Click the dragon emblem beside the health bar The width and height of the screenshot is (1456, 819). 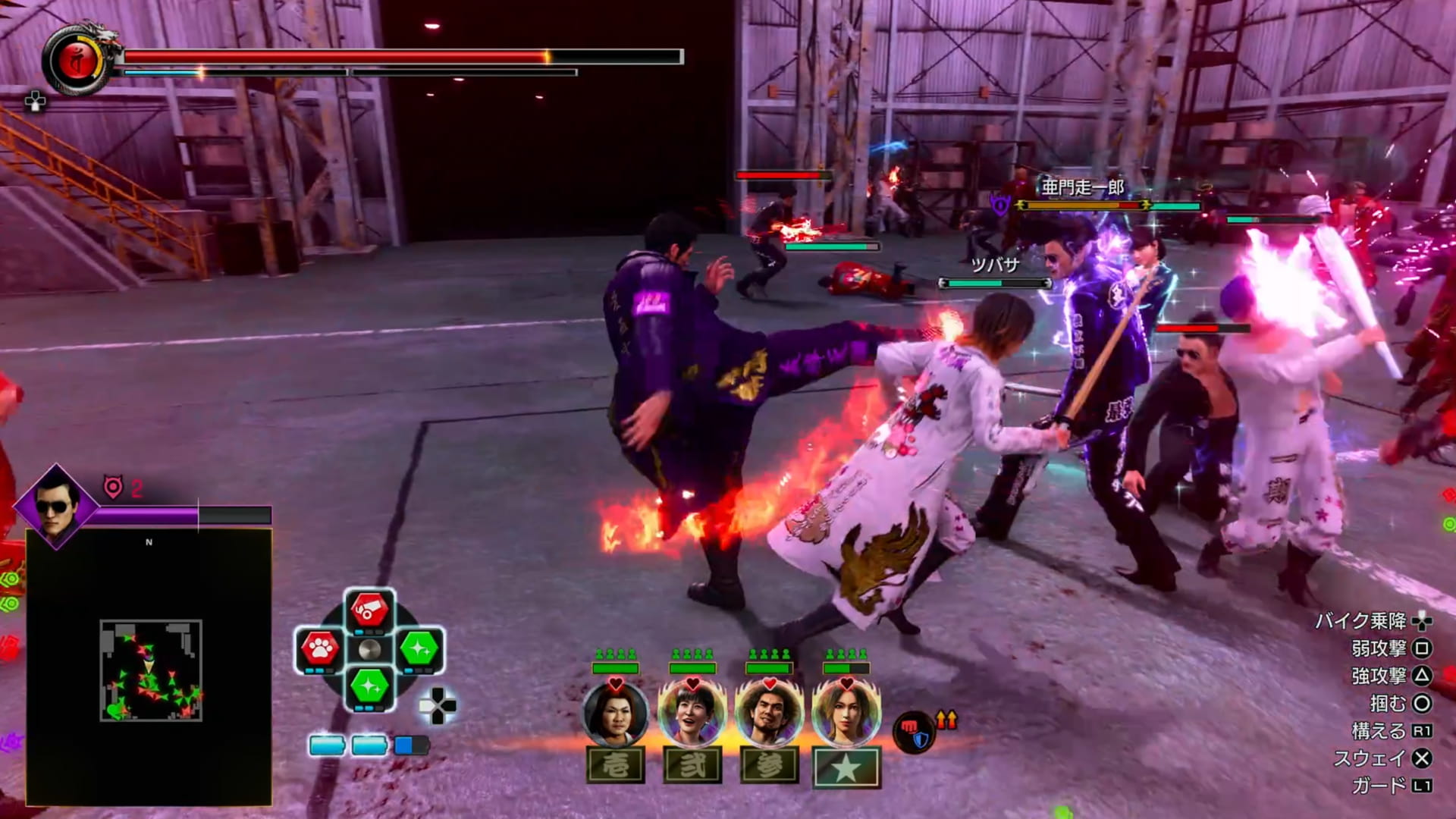[x=78, y=61]
